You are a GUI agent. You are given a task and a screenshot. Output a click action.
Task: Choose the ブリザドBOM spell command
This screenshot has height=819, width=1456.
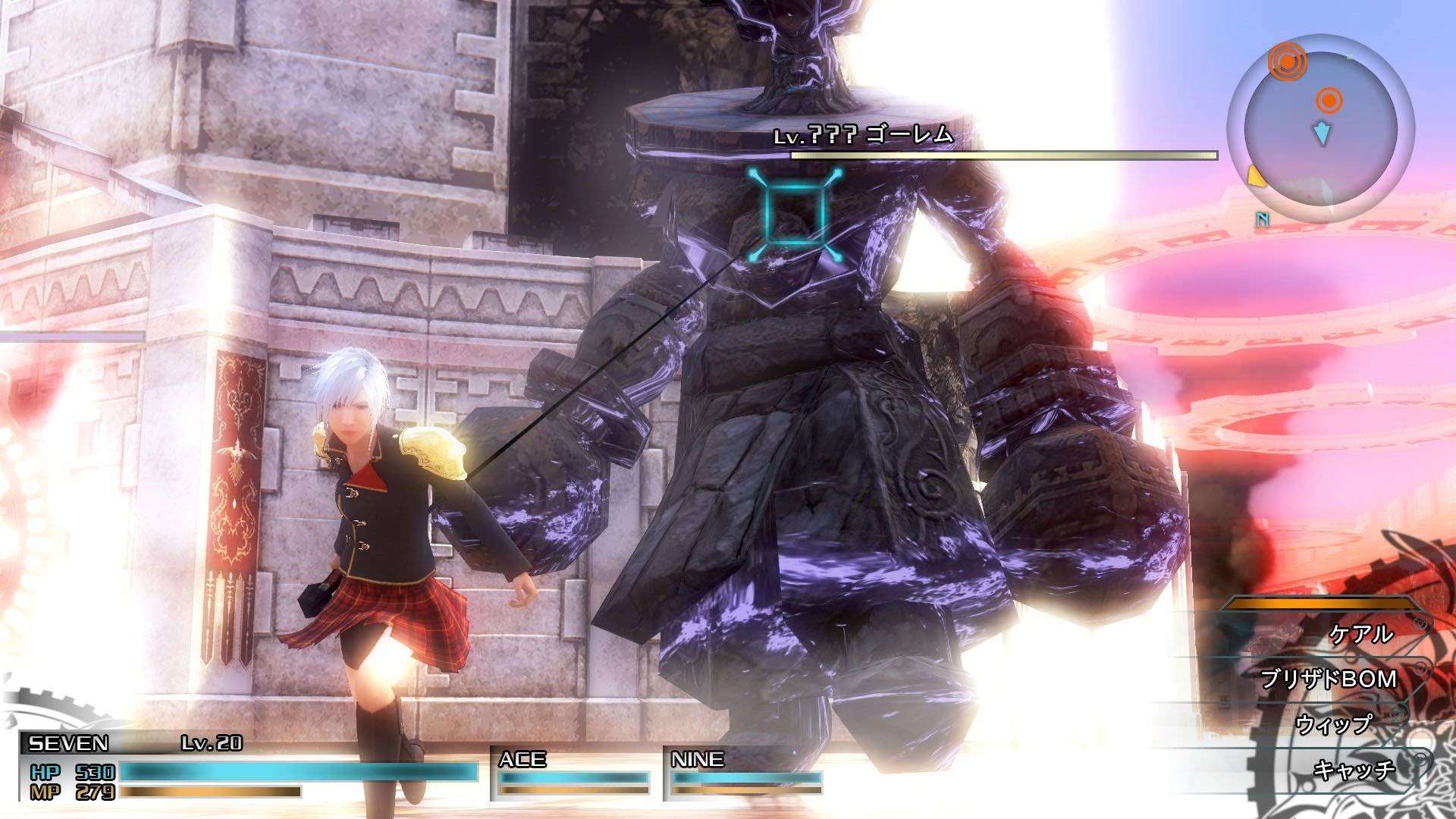tap(1328, 679)
